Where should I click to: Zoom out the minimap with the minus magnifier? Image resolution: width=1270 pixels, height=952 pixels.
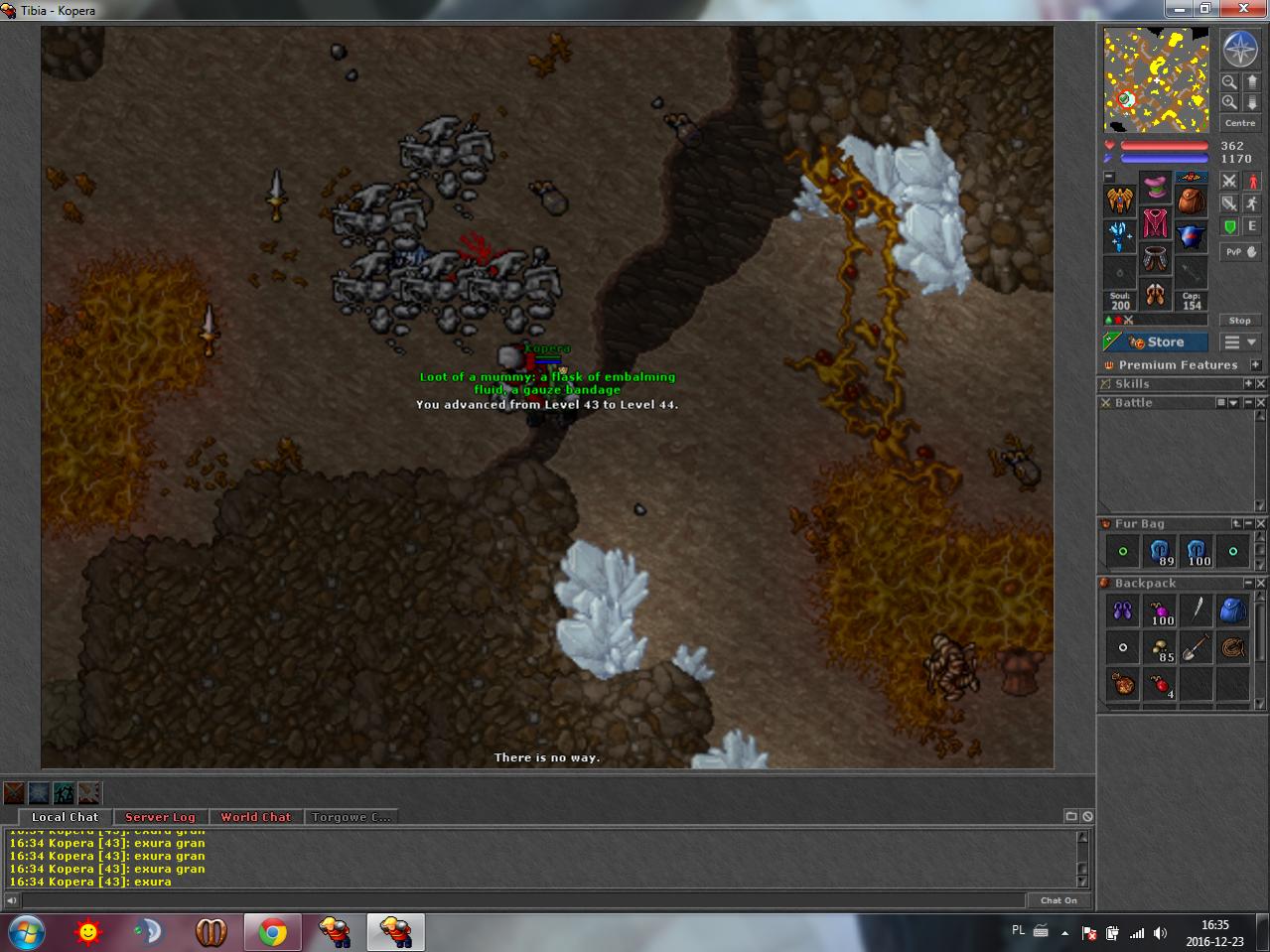coord(1229,82)
